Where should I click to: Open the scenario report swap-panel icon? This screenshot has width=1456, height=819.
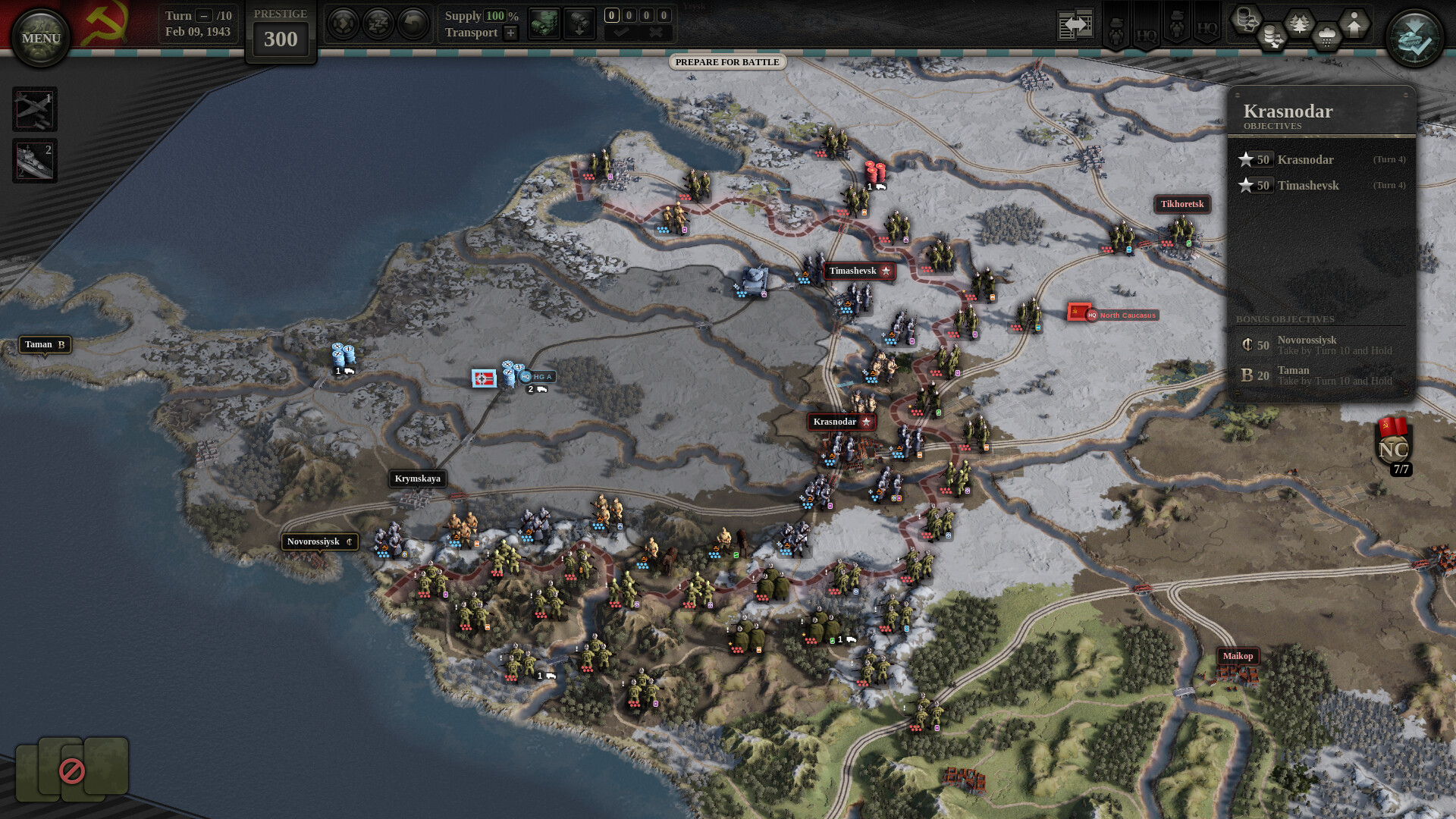point(1075,24)
